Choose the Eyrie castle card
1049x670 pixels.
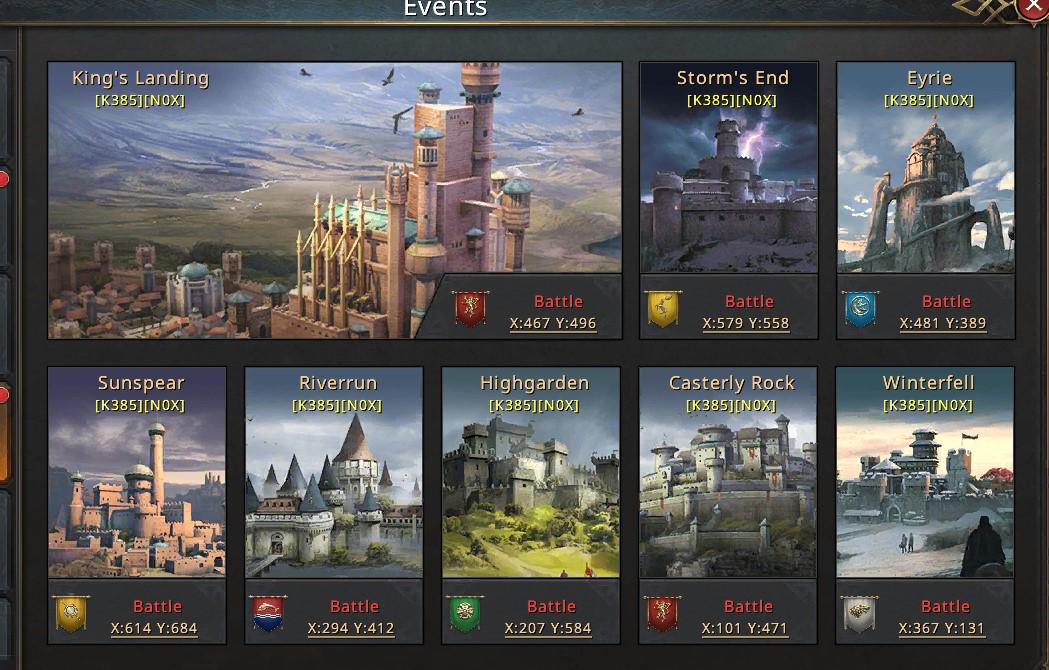[926, 180]
